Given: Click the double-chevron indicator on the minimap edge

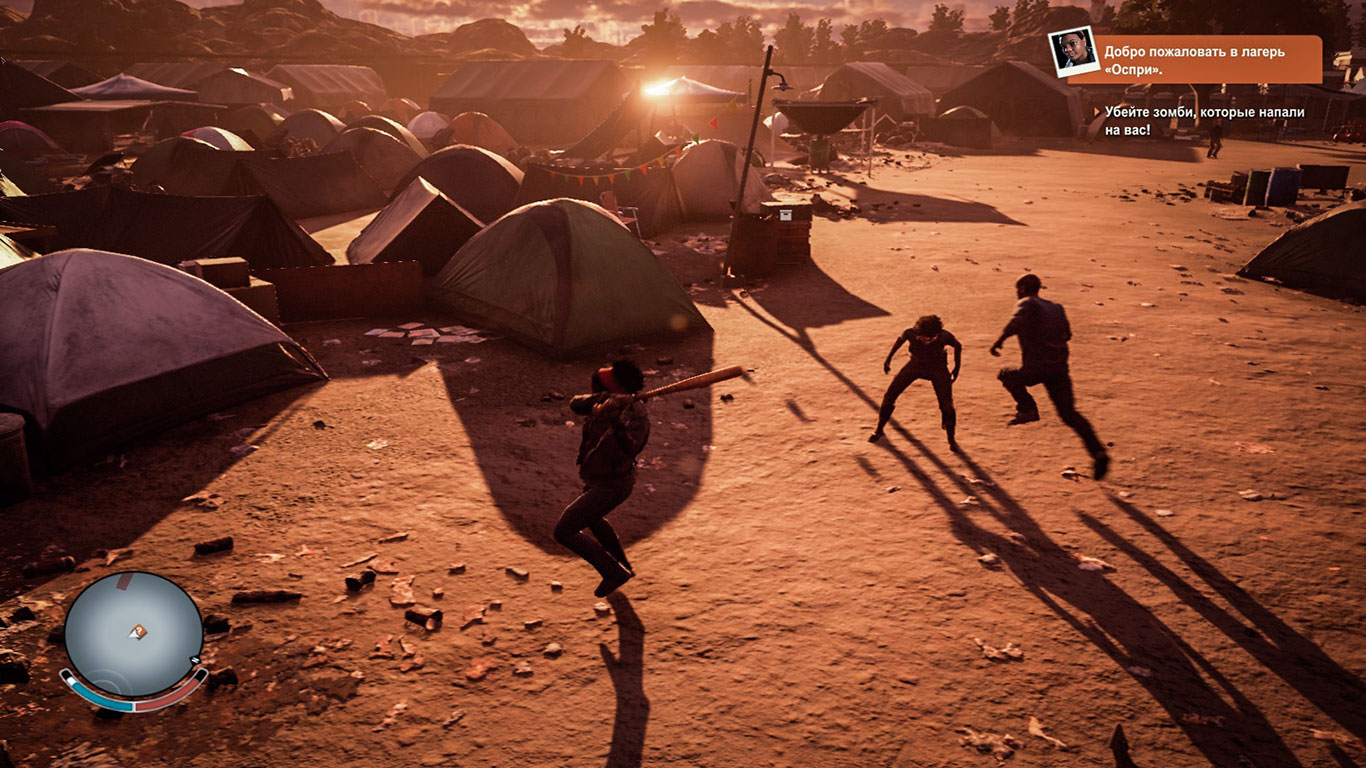Looking at the screenshot, I should pyautogui.click(x=195, y=660).
